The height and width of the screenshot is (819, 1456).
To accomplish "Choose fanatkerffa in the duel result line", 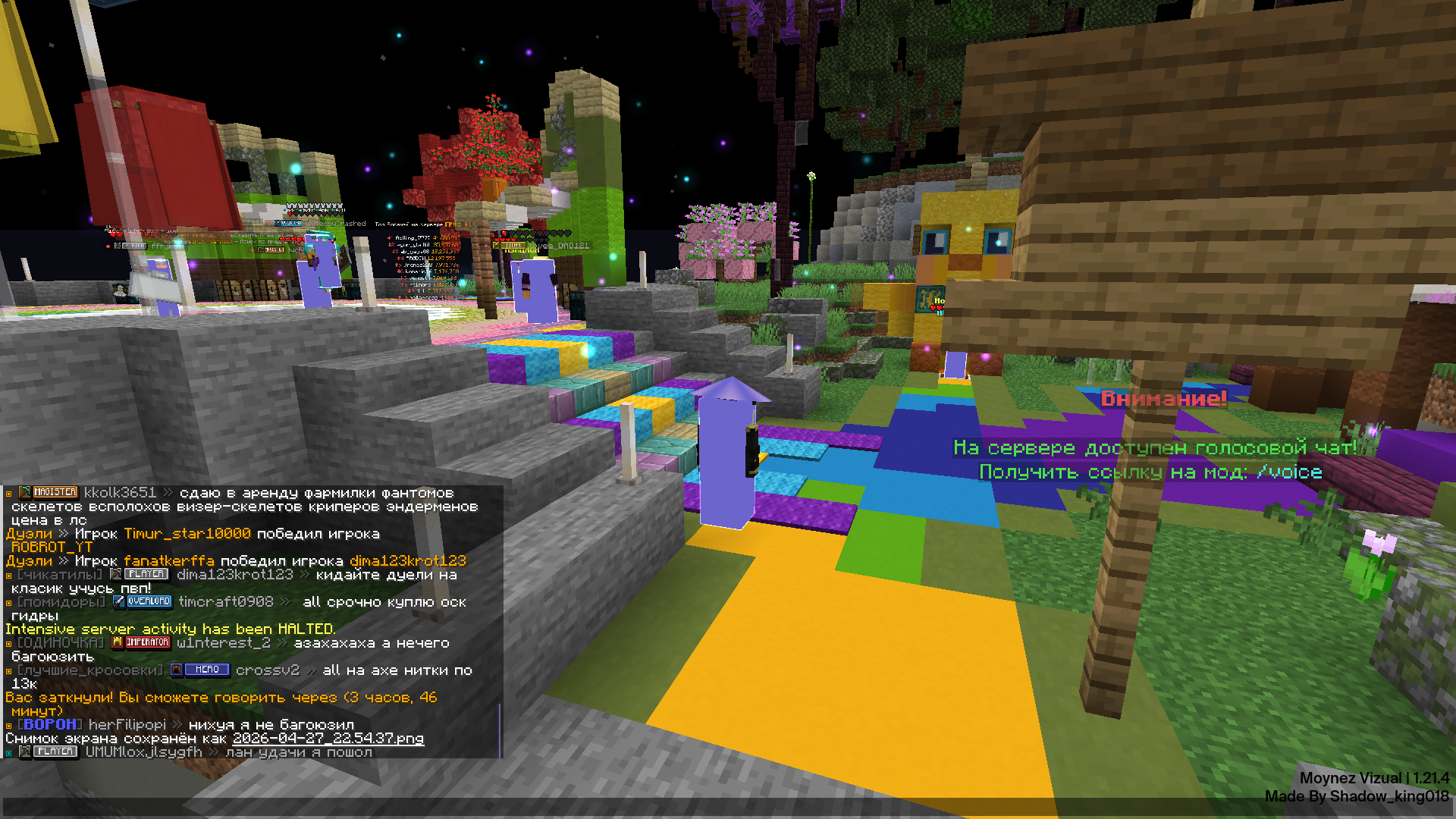I will click(x=168, y=561).
